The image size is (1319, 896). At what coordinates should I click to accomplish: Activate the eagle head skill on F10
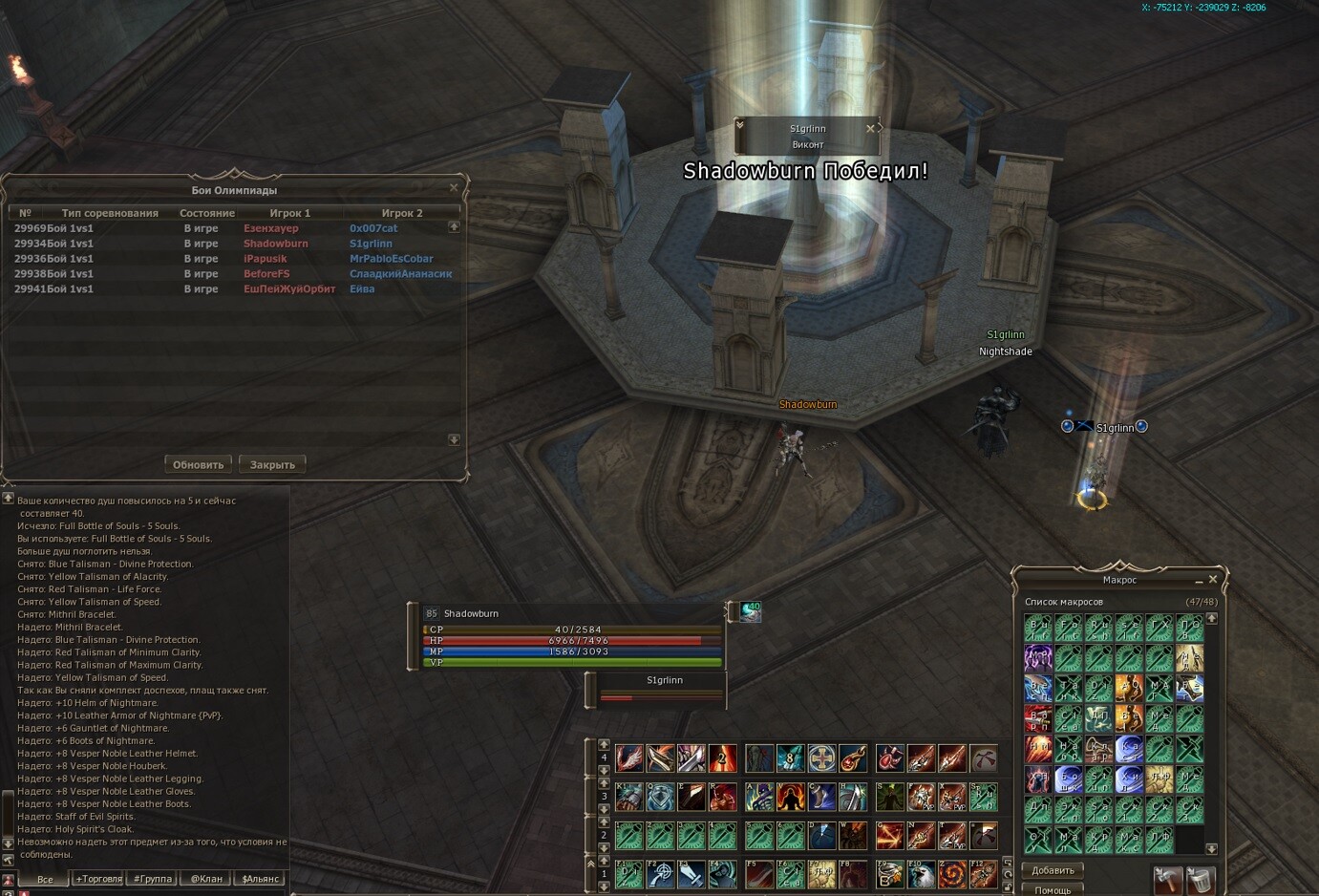[x=921, y=874]
